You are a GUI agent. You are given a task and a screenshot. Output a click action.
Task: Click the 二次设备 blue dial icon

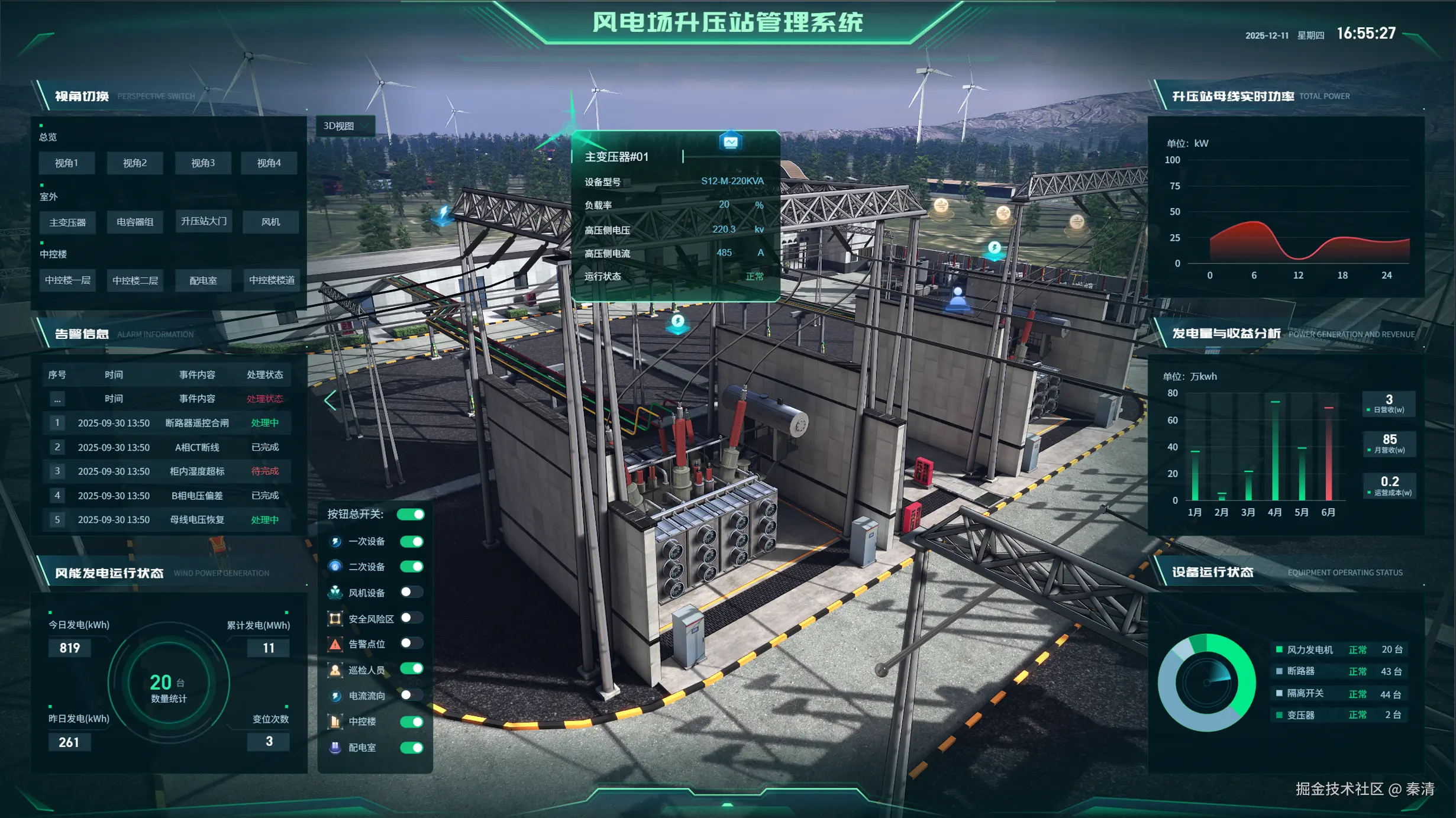(x=335, y=566)
